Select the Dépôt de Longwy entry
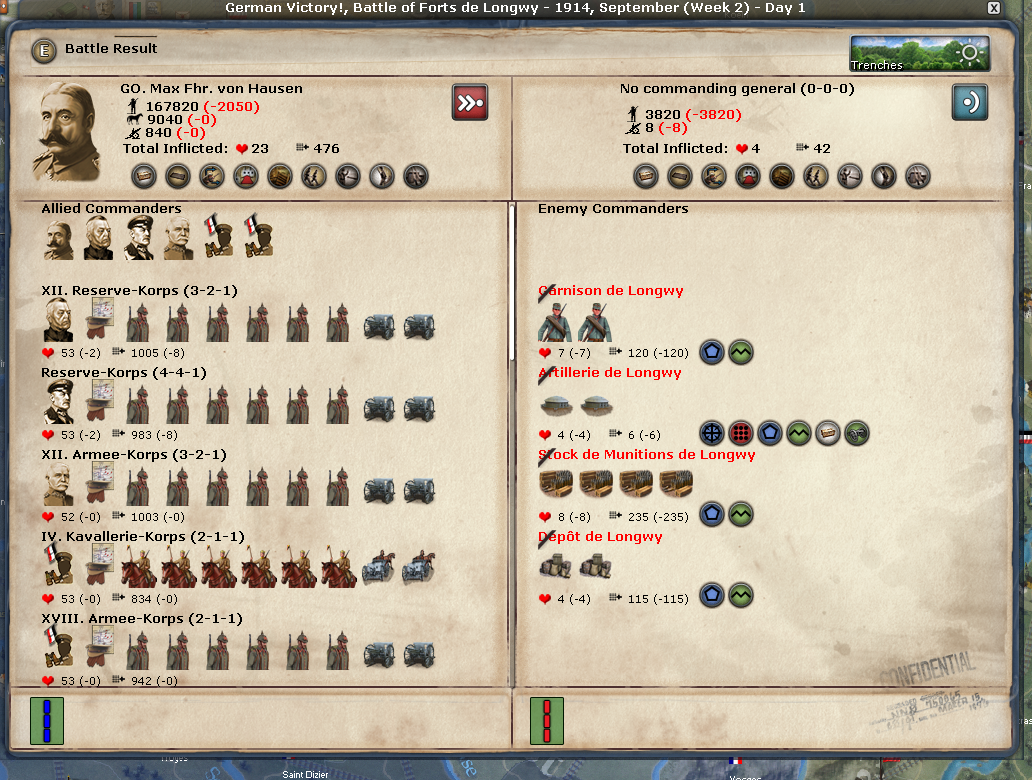This screenshot has width=1032, height=780. [599, 537]
